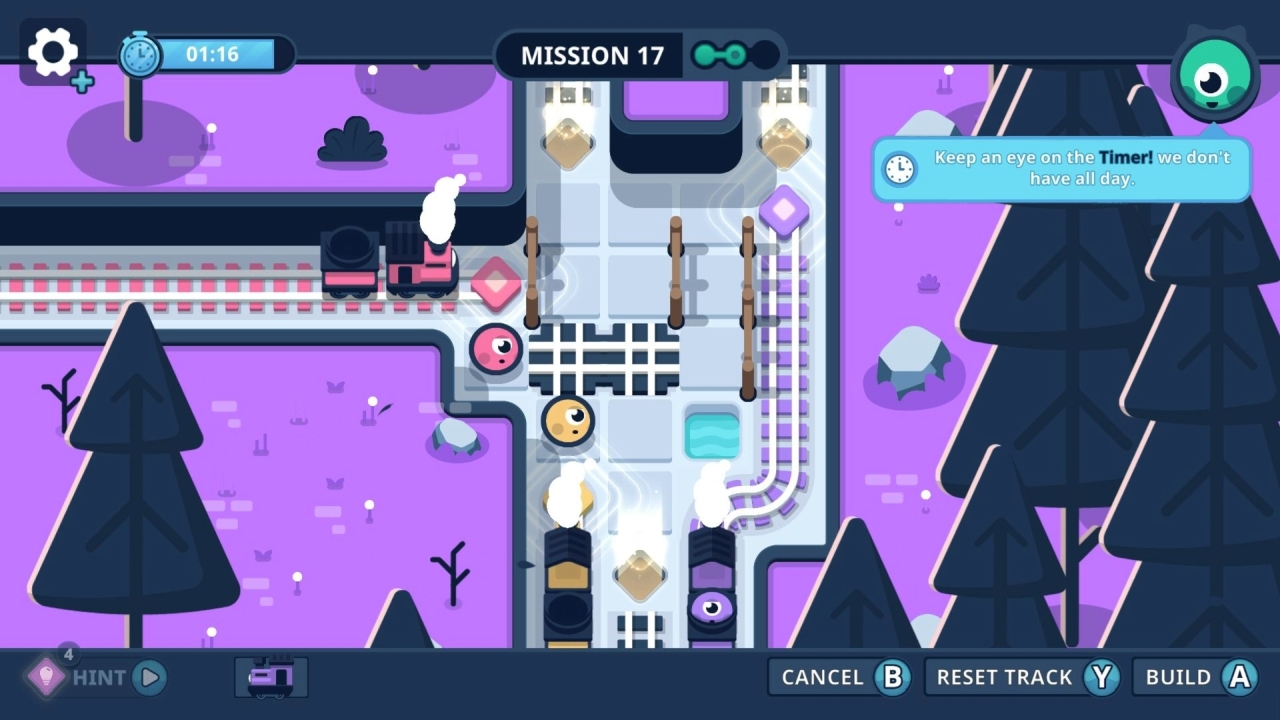This screenshot has height=720, width=1280.
Task: Click the Mission 17 banner
Action: [x=591, y=55]
